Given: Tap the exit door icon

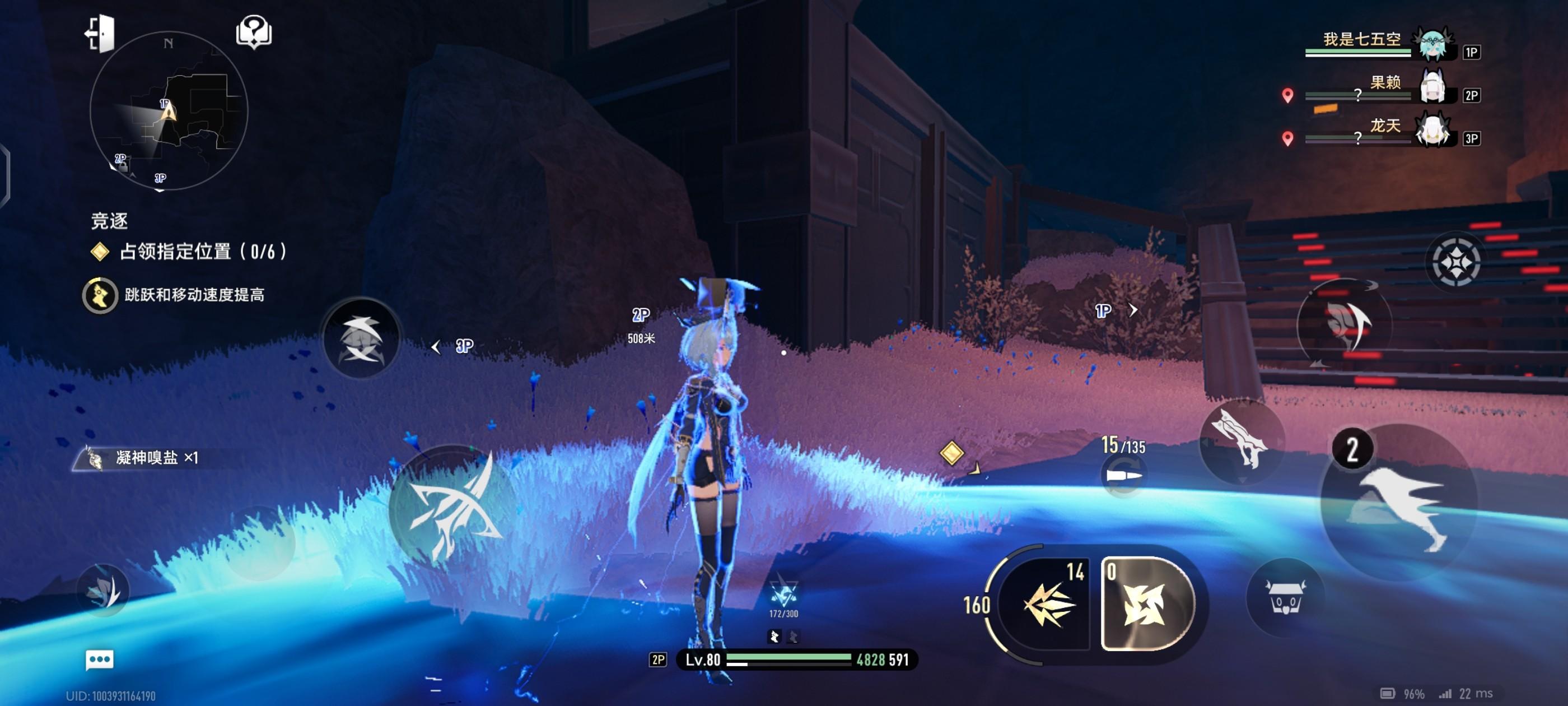Looking at the screenshot, I should pos(100,33).
